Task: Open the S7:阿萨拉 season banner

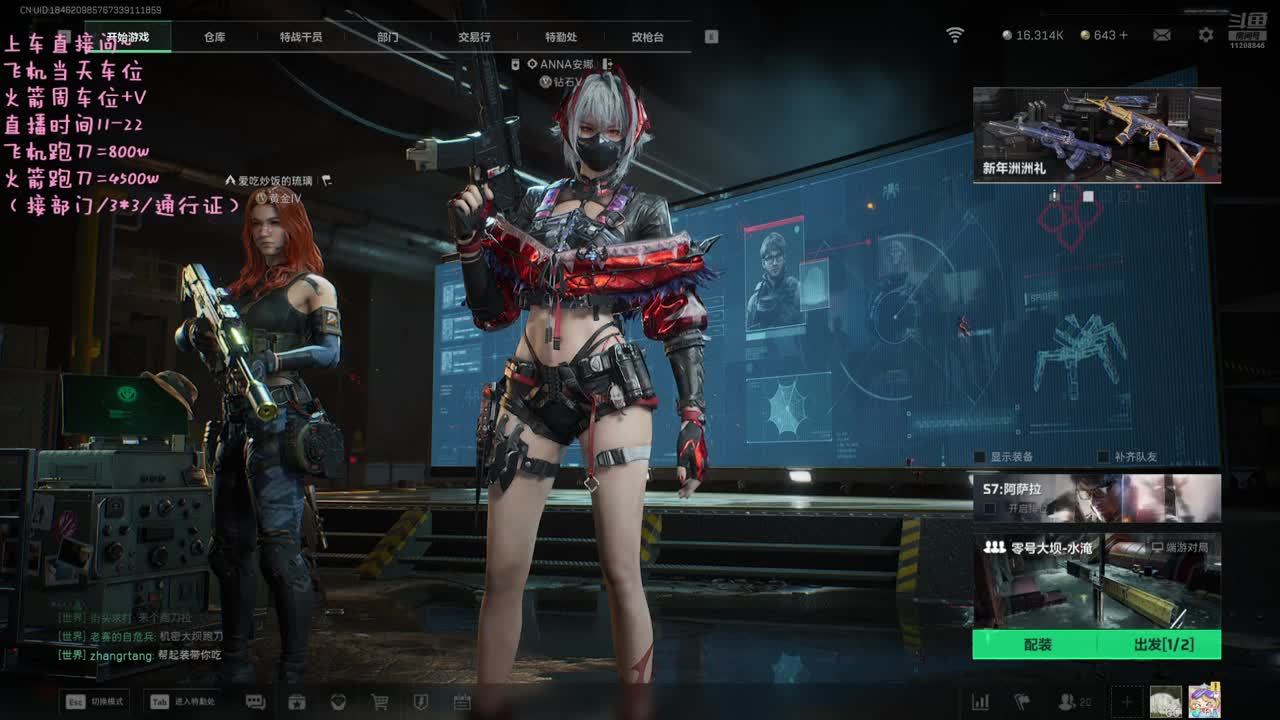Action: coord(1096,497)
